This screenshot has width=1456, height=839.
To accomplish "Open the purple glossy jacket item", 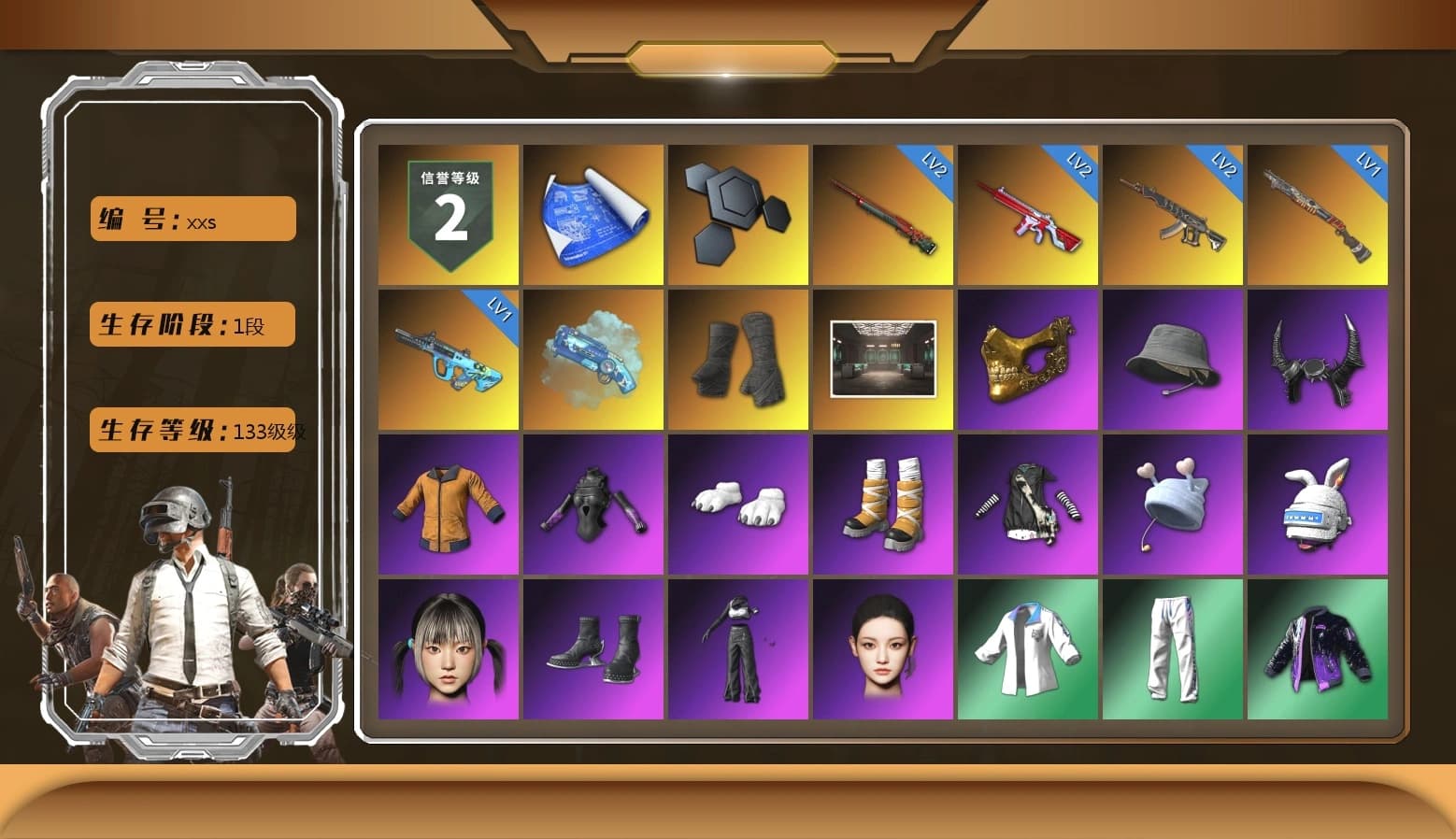I will coord(1319,647).
